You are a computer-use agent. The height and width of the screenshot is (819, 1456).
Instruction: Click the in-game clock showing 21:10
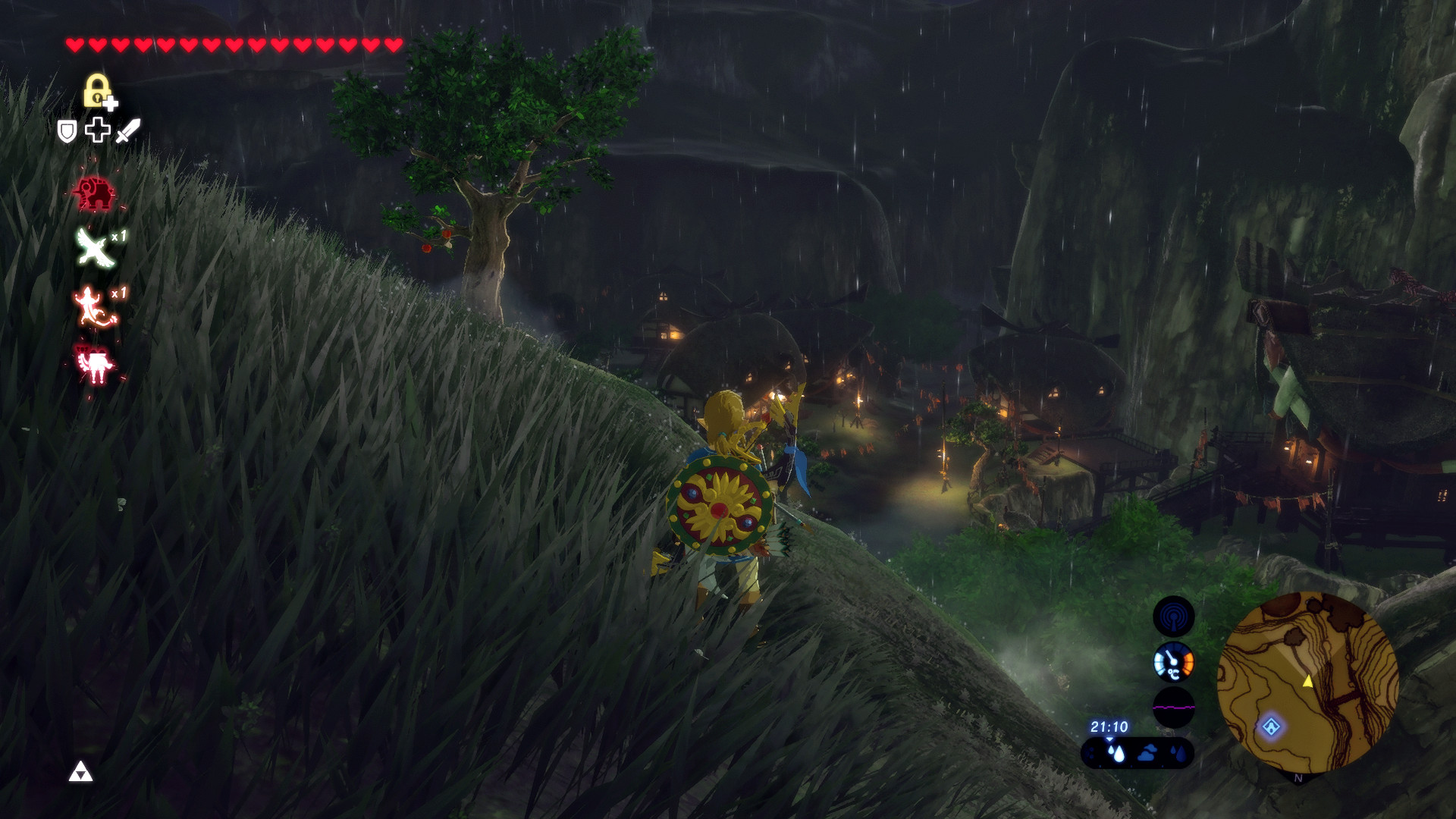(x=1109, y=726)
